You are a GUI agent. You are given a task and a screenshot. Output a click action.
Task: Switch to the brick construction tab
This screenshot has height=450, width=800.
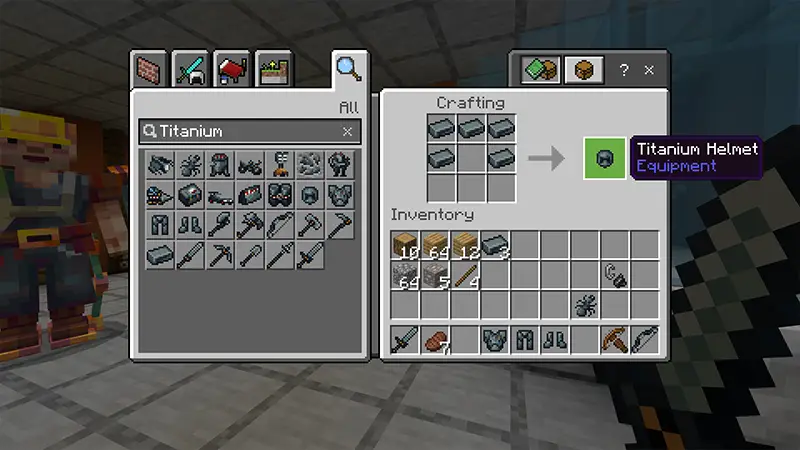click(x=148, y=71)
